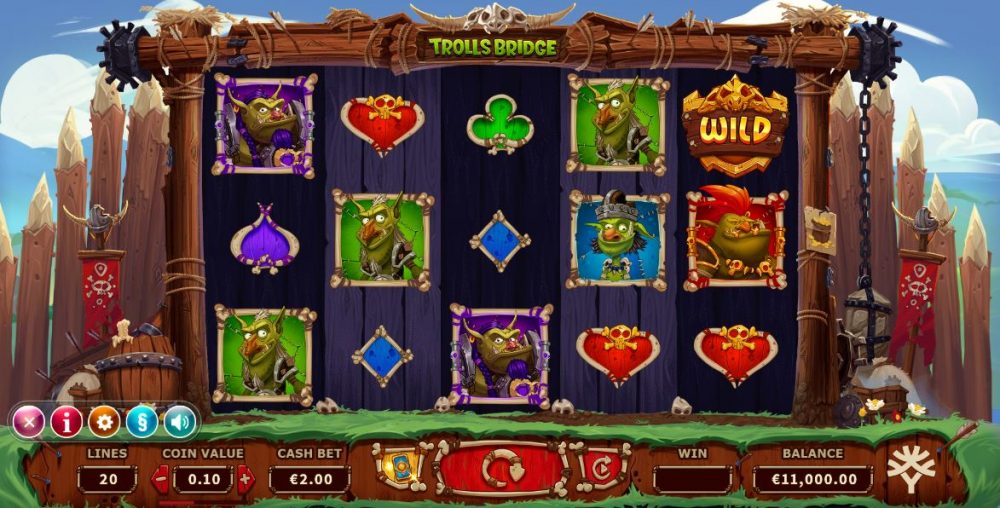Screen dimensions: 1000x508
Task: Toggle the sound speaker icon
Action: click(x=180, y=422)
